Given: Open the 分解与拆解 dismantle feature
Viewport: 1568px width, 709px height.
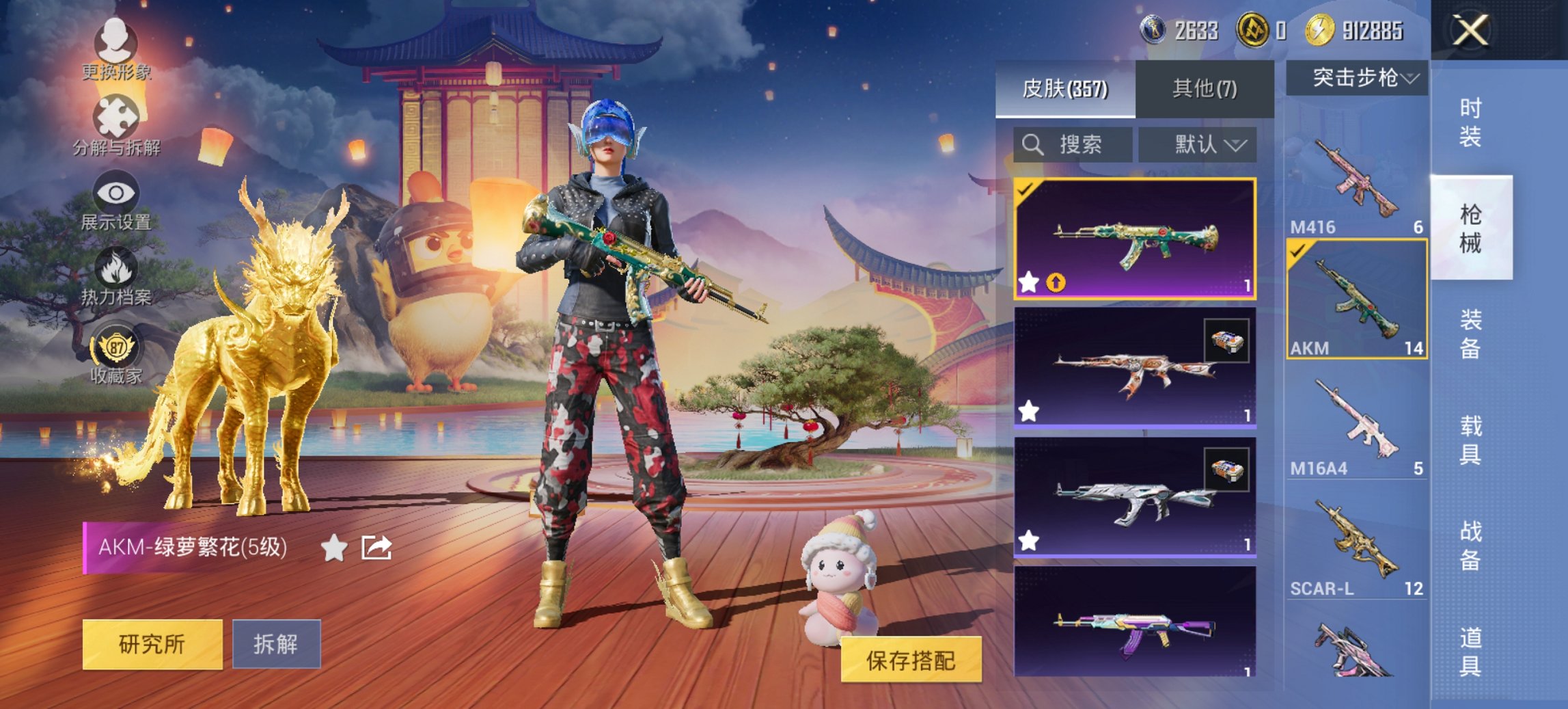Looking at the screenshot, I should pos(115,128).
